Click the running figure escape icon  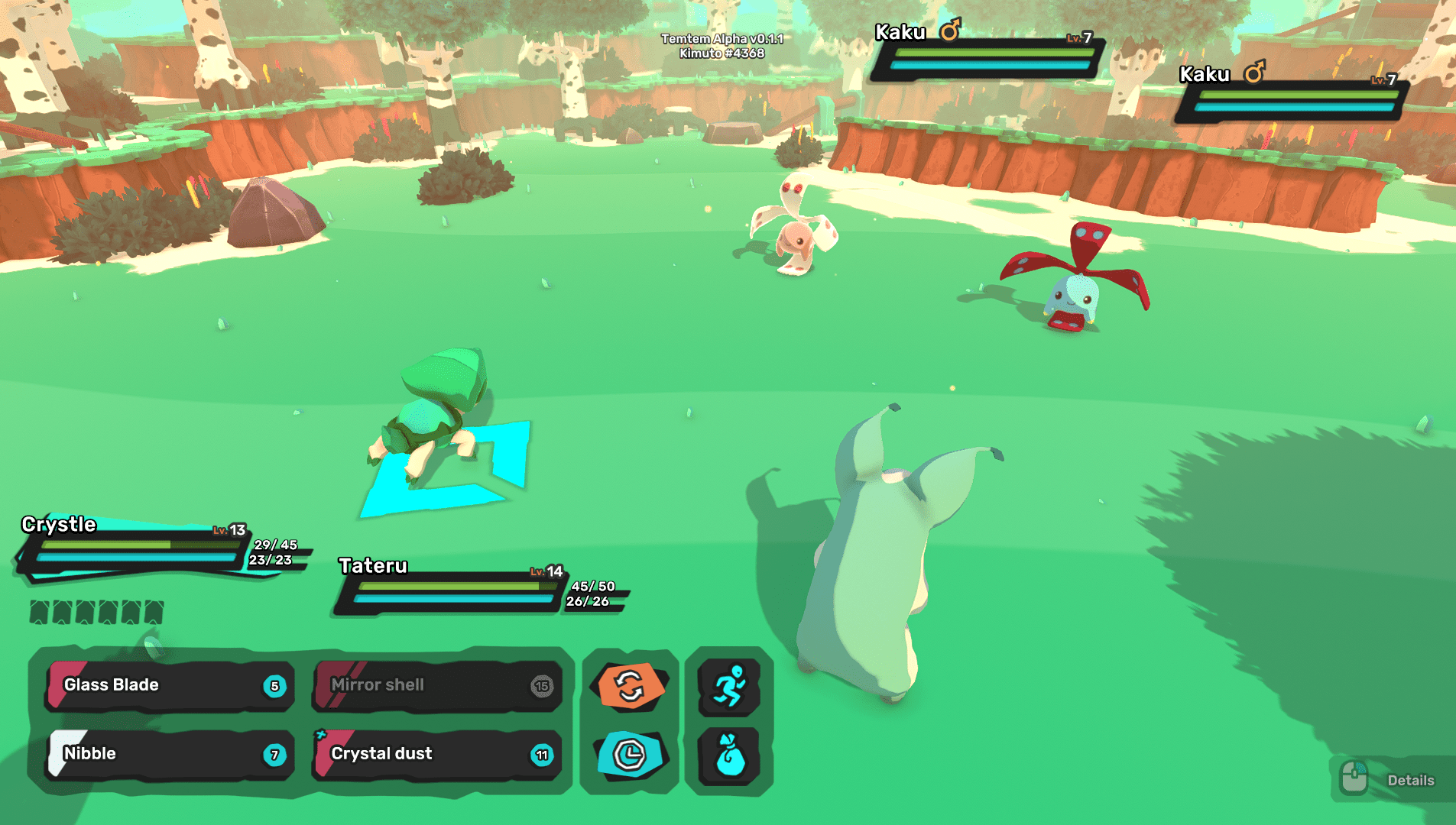tap(729, 685)
